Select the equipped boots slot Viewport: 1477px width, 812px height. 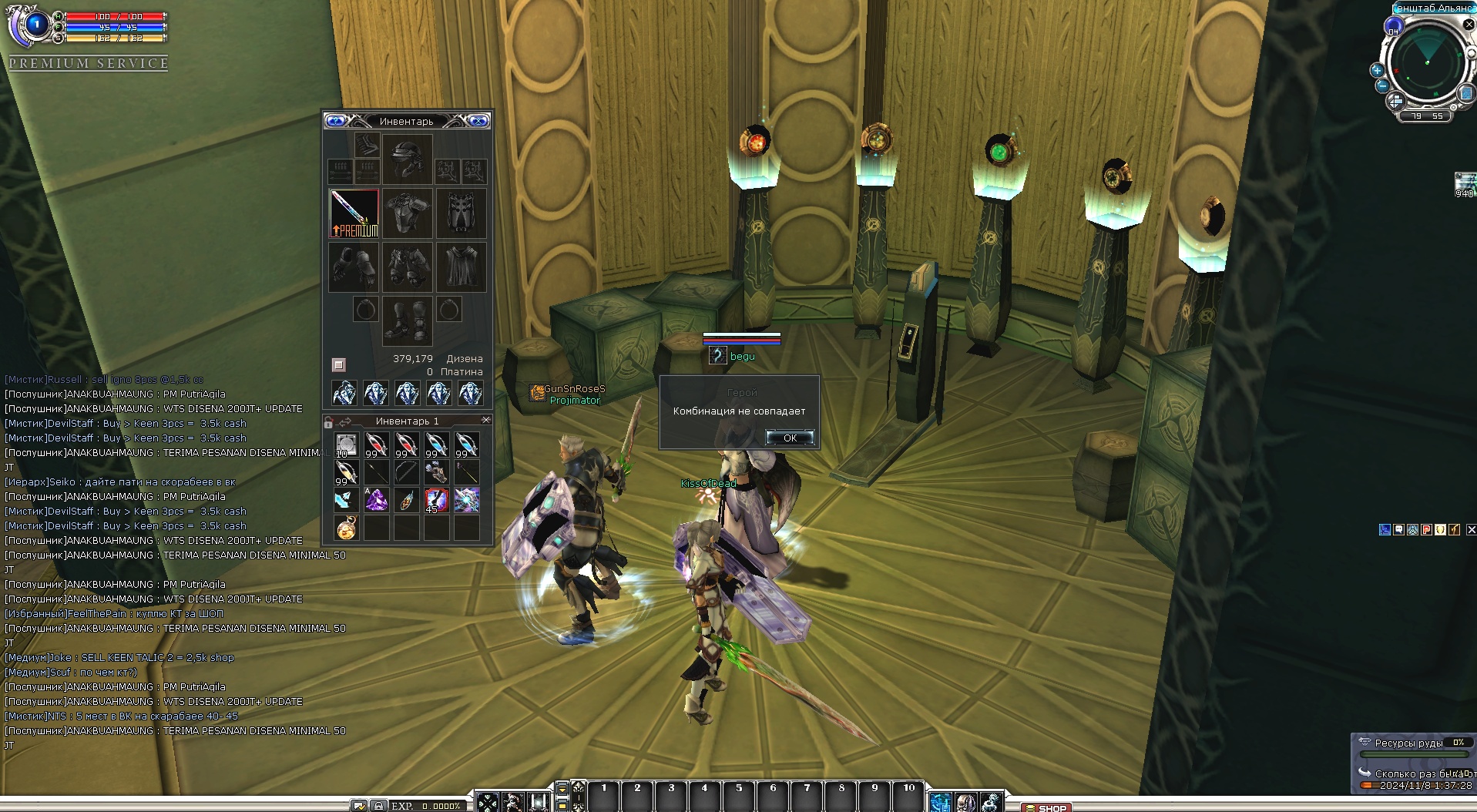(407, 320)
